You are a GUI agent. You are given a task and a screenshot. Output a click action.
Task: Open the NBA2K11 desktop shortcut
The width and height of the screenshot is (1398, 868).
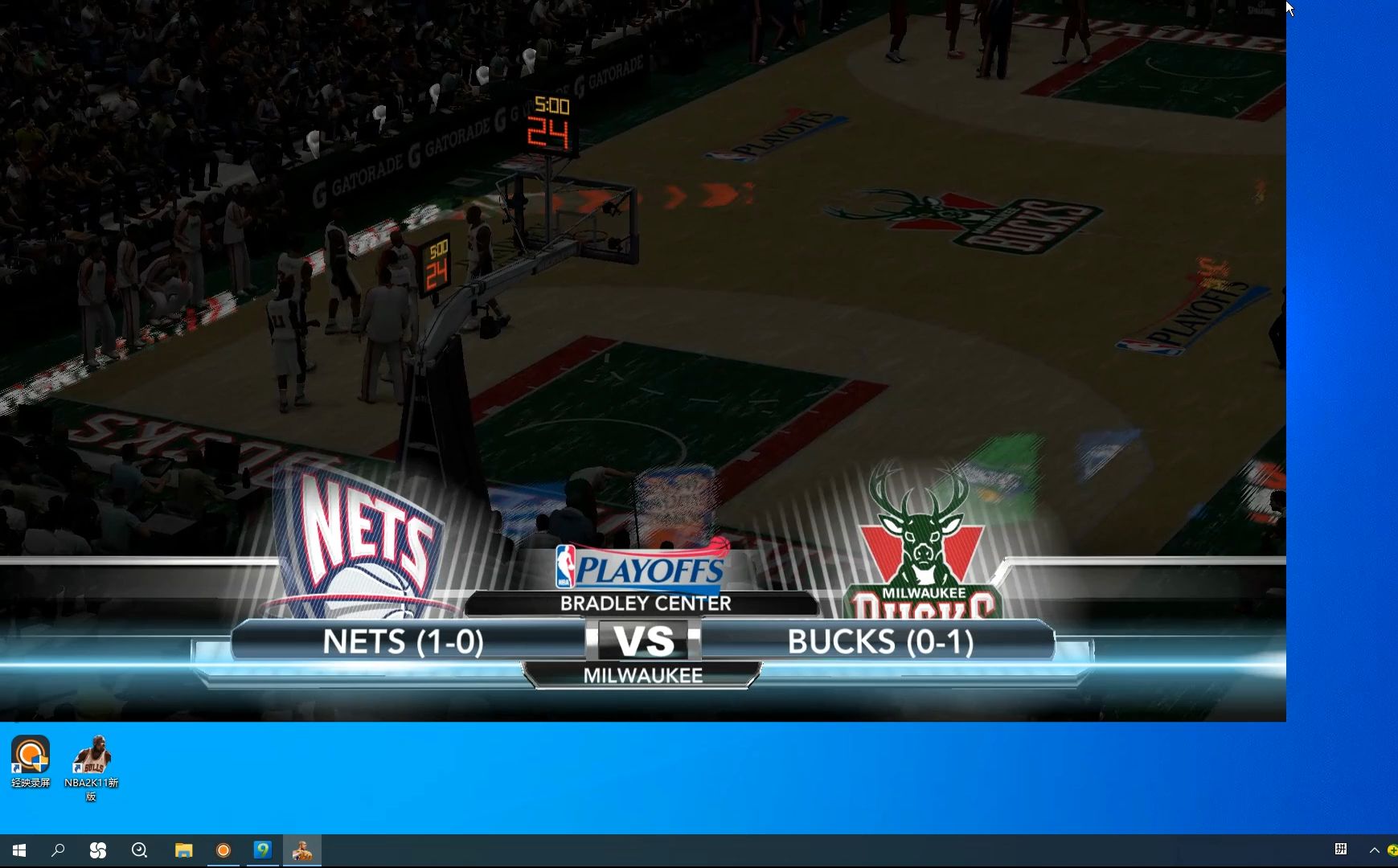pyautogui.click(x=91, y=757)
